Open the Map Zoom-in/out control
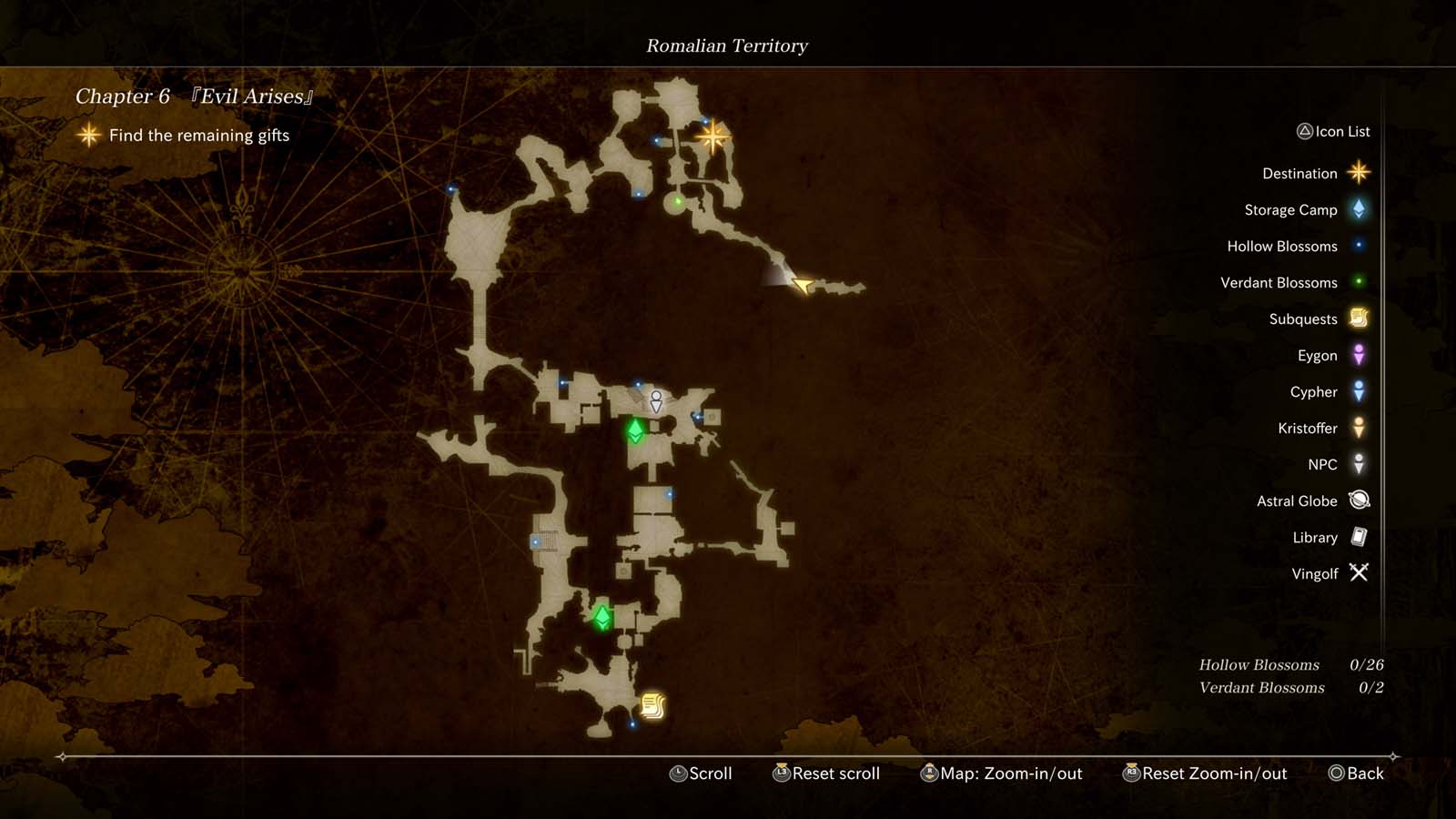1456x819 pixels. 1001,773
